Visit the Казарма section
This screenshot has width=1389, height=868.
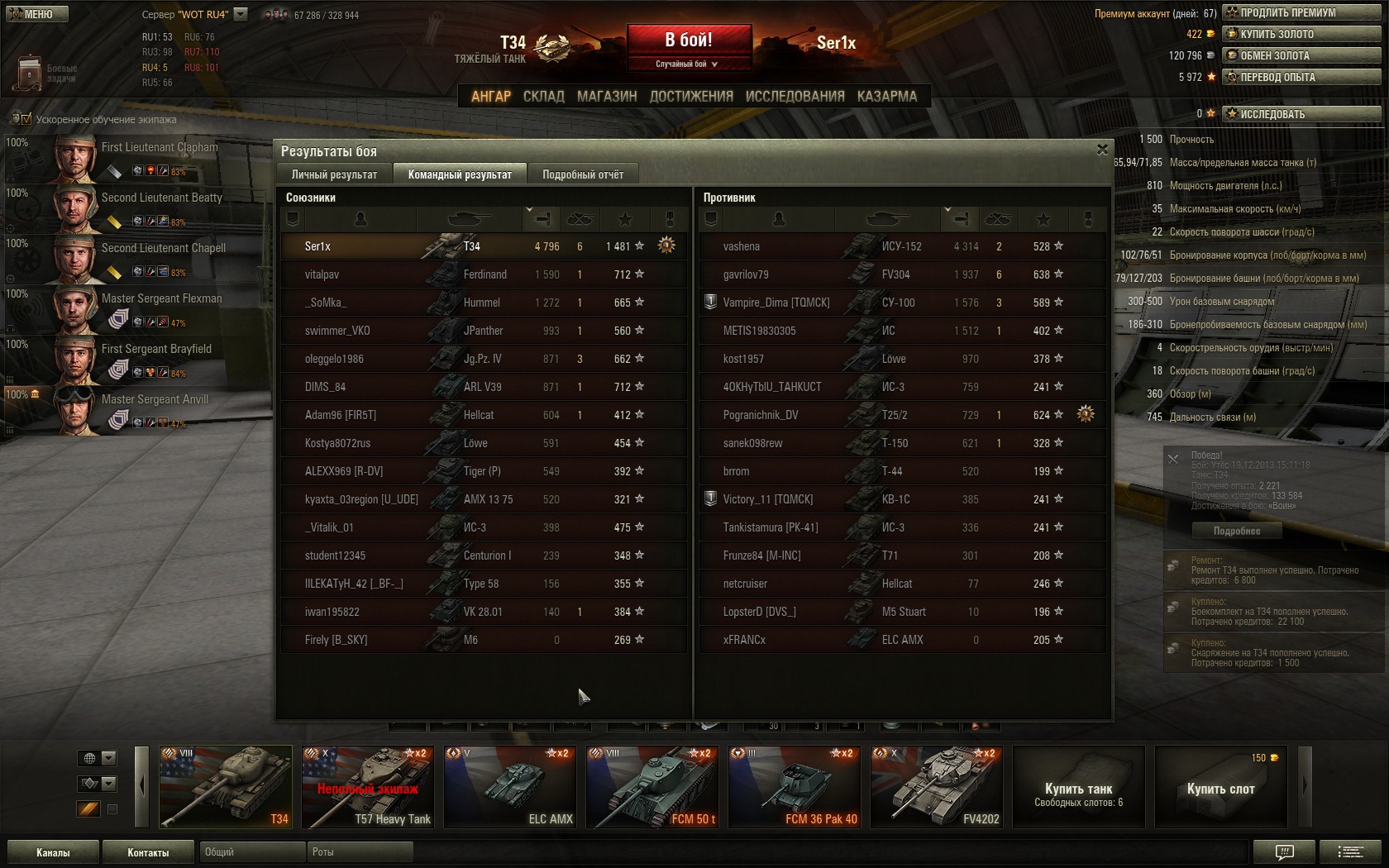click(886, 97)
